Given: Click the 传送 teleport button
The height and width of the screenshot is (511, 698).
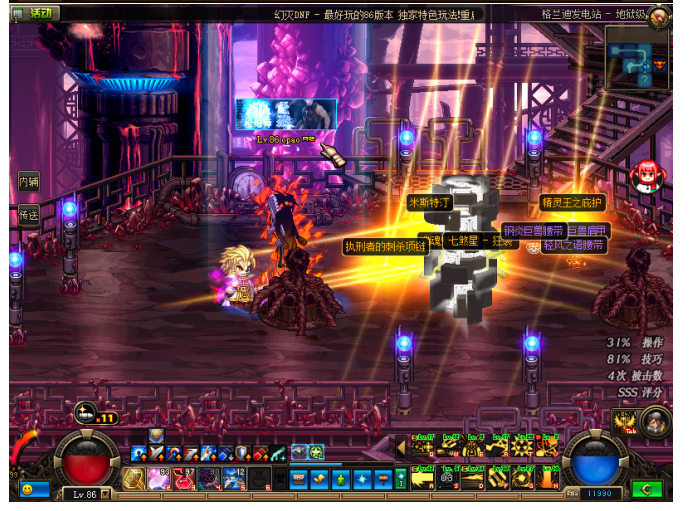Looking at the screenshot, I should tap(28, 214).
